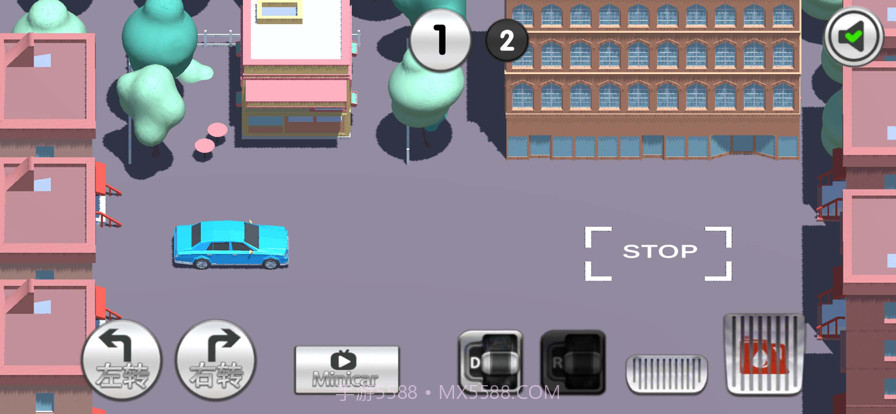Step on the red accelerator pedal
Viewport: 896px width, 414px height.
coord(763,354)
